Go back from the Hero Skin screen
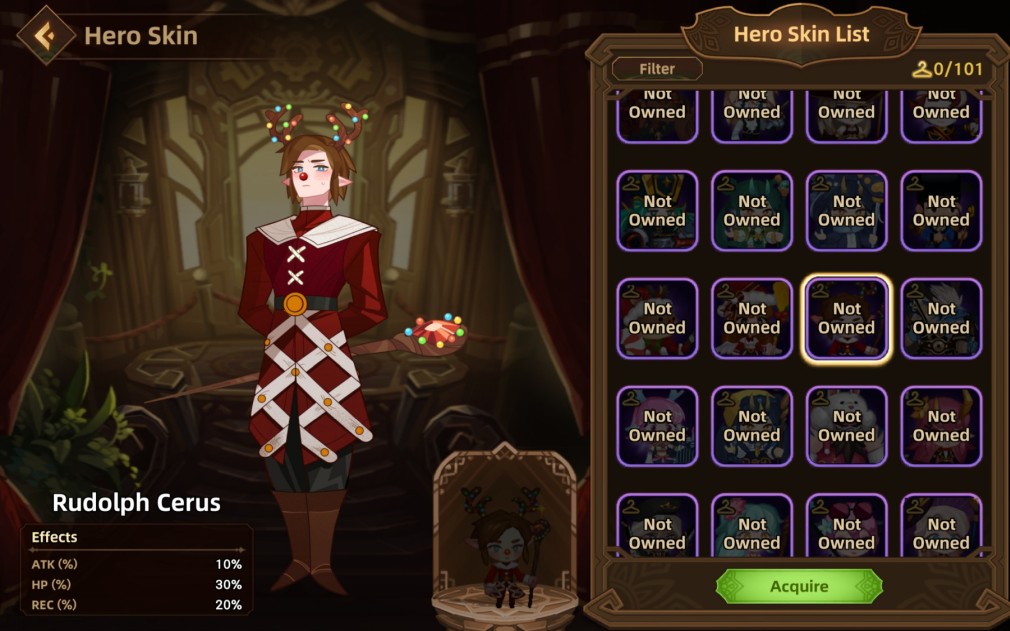Image resolution: width=1010 pixels, height=631 pixels. click(45, 36)
